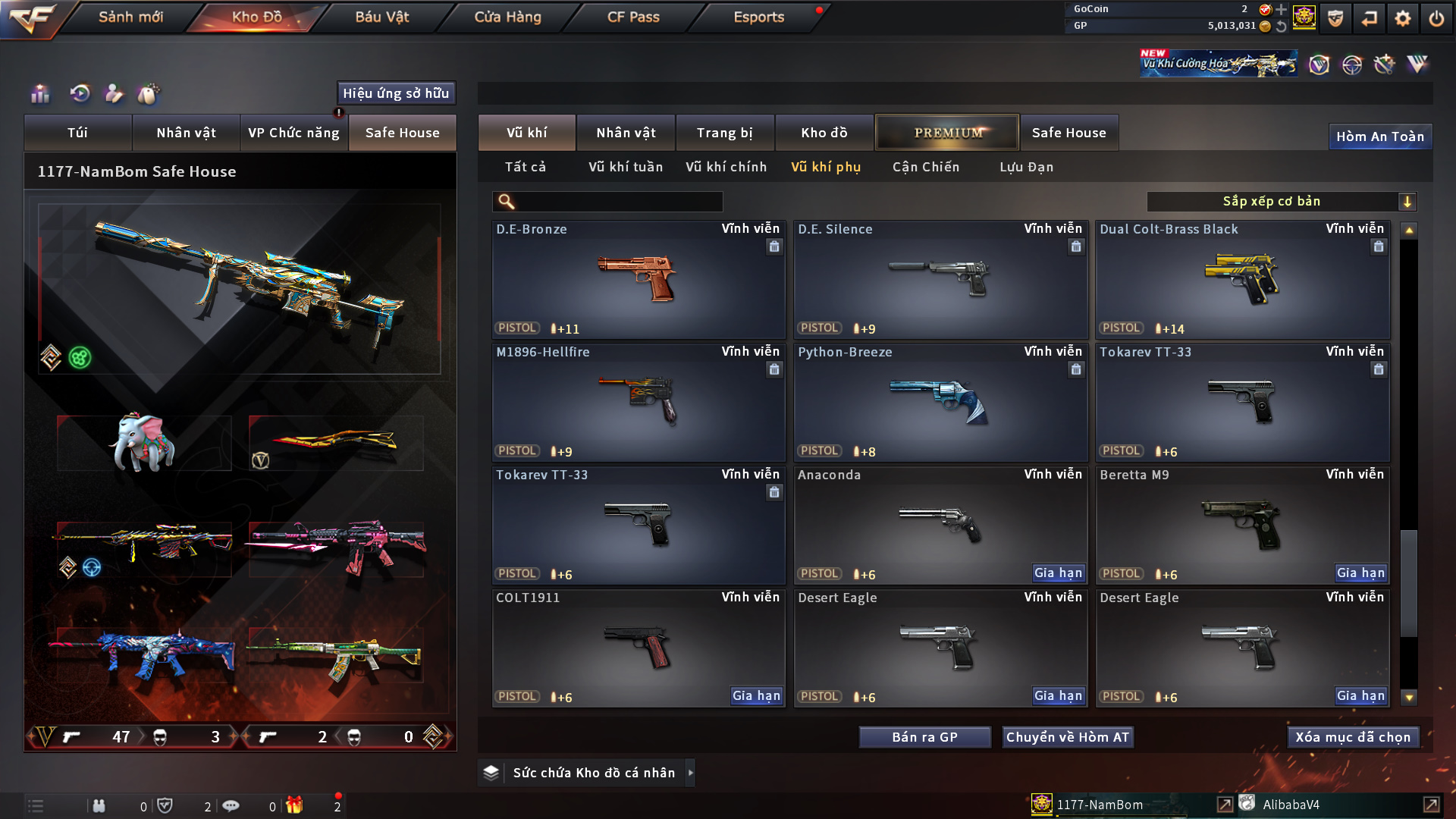The width and height of the screenshot is (1456, 819).
Task: Open the settings gear icon
Action: pyautogui.click(x=1402, y=18)
